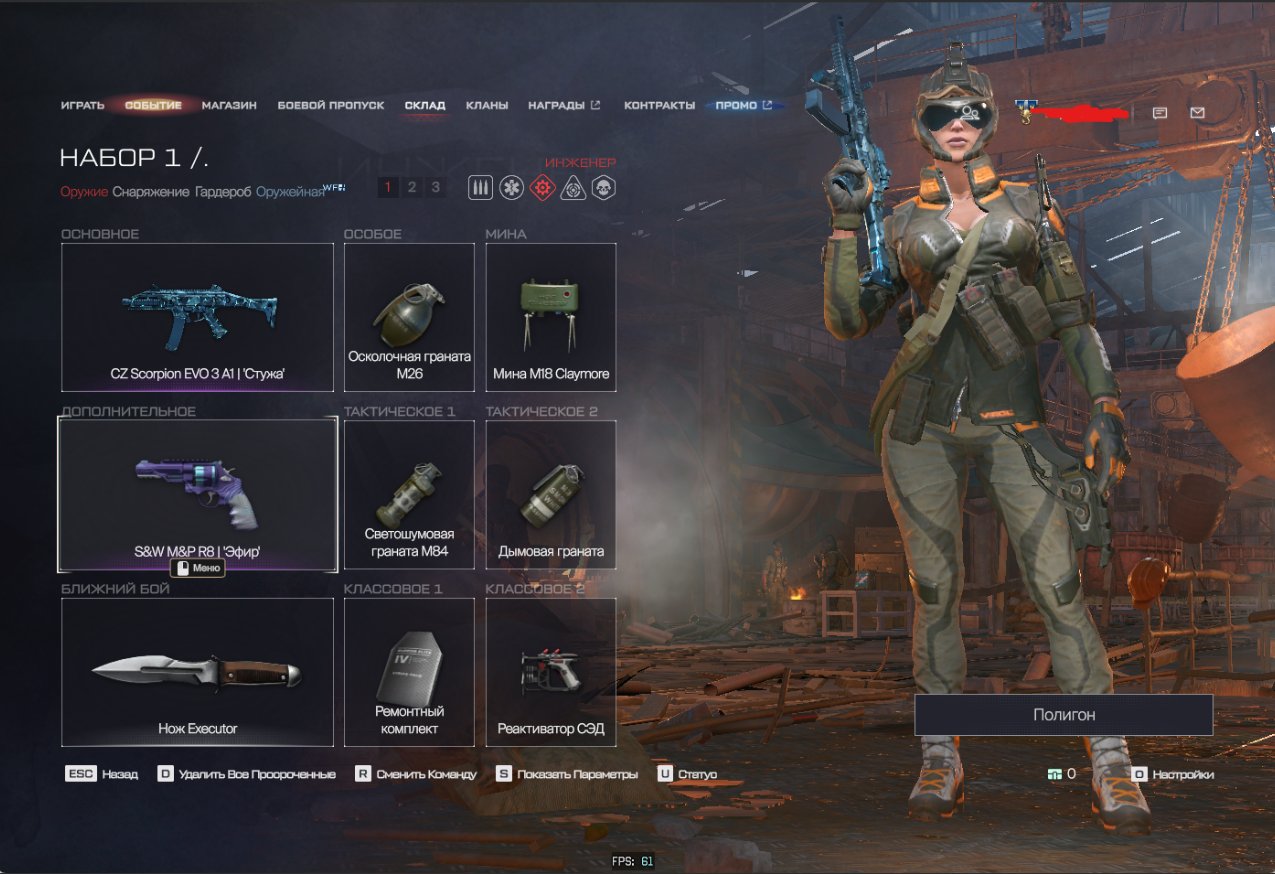Select the Мина M18 Claymore slot
The image size is (1275, 874).
pyautogui.click(x=550, y=317)
